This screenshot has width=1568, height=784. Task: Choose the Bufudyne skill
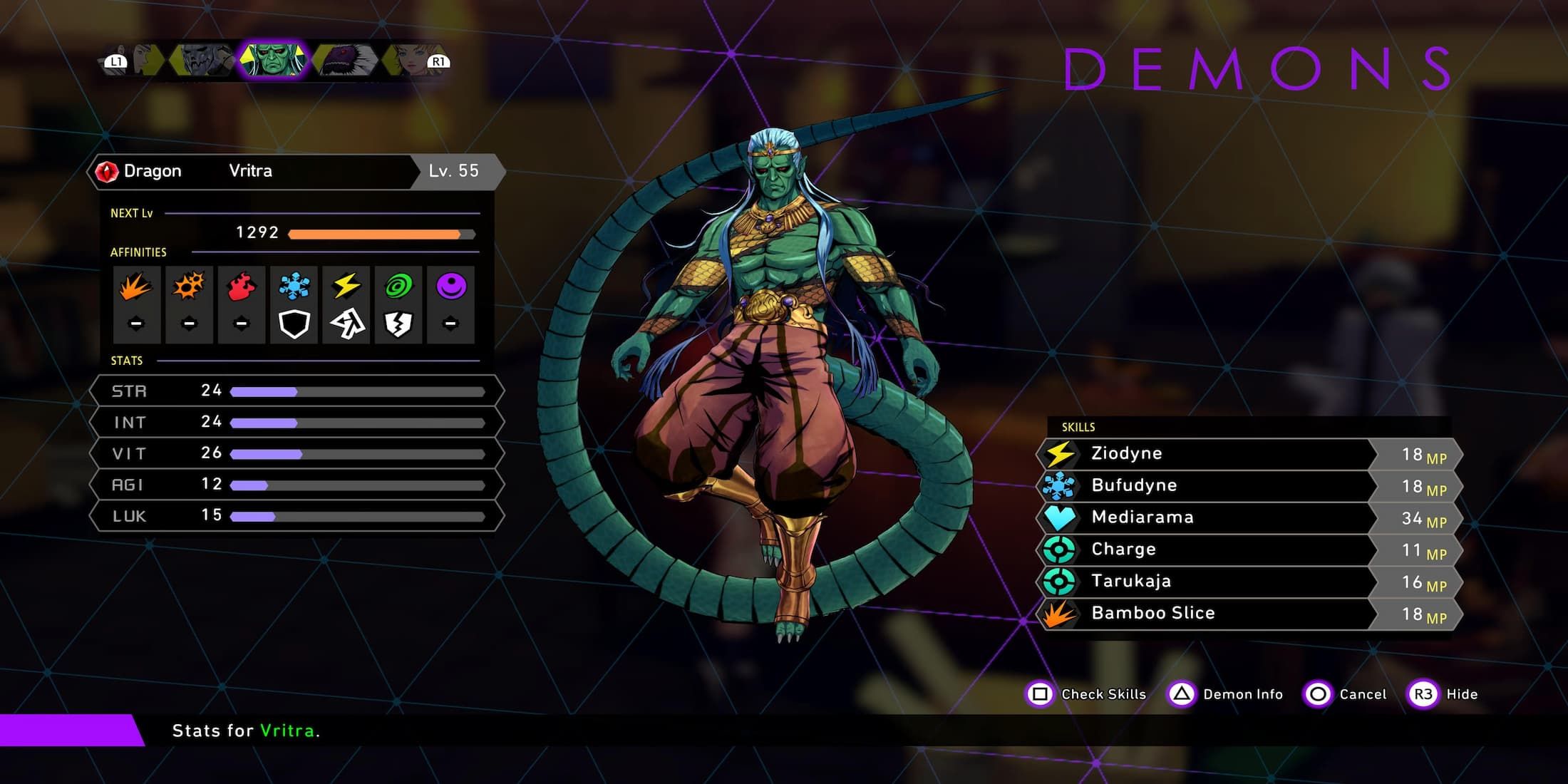pos(1205,486)
